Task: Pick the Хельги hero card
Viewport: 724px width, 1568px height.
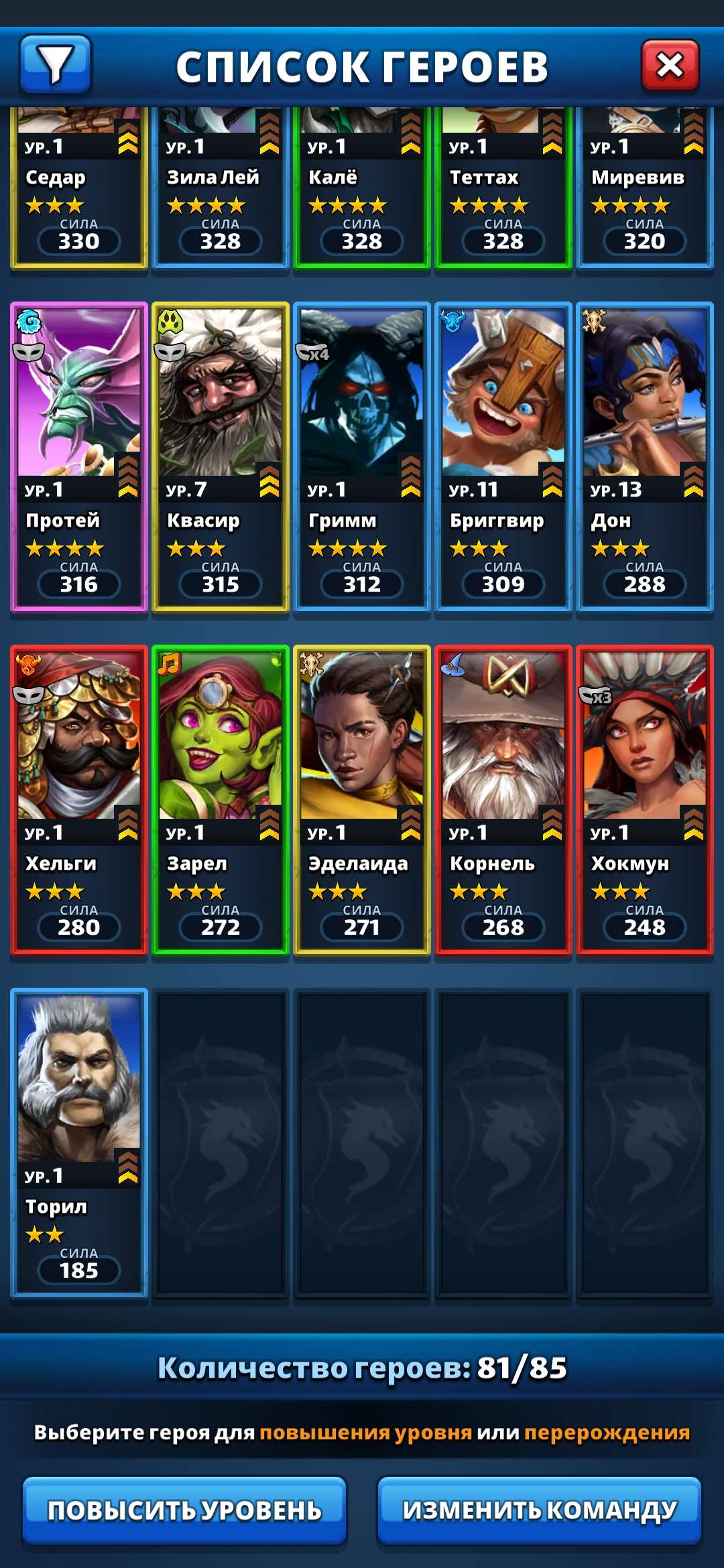Action: 79,799
